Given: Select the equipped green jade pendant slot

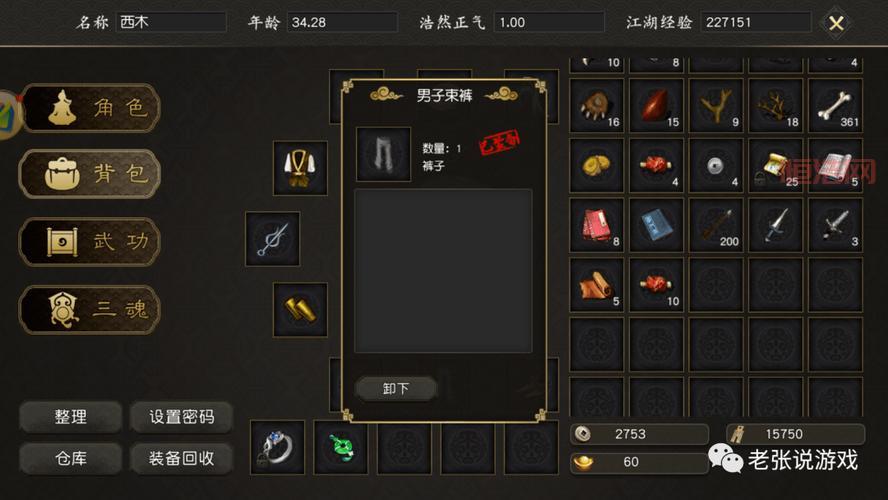Looking at the screenshot, I should tap(340, 447).
